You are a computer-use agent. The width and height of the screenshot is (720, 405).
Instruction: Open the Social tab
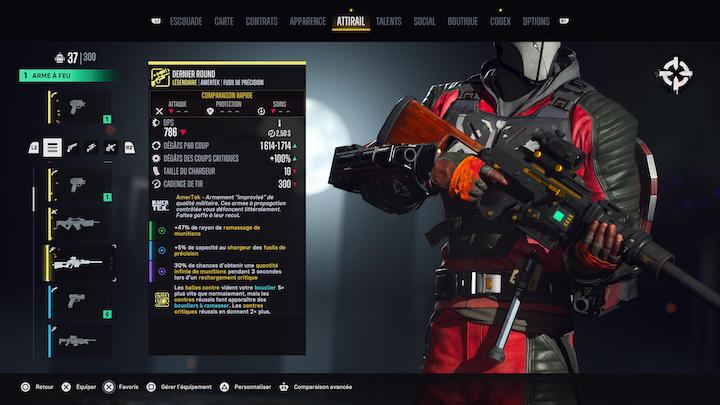[x=424, y=21]
